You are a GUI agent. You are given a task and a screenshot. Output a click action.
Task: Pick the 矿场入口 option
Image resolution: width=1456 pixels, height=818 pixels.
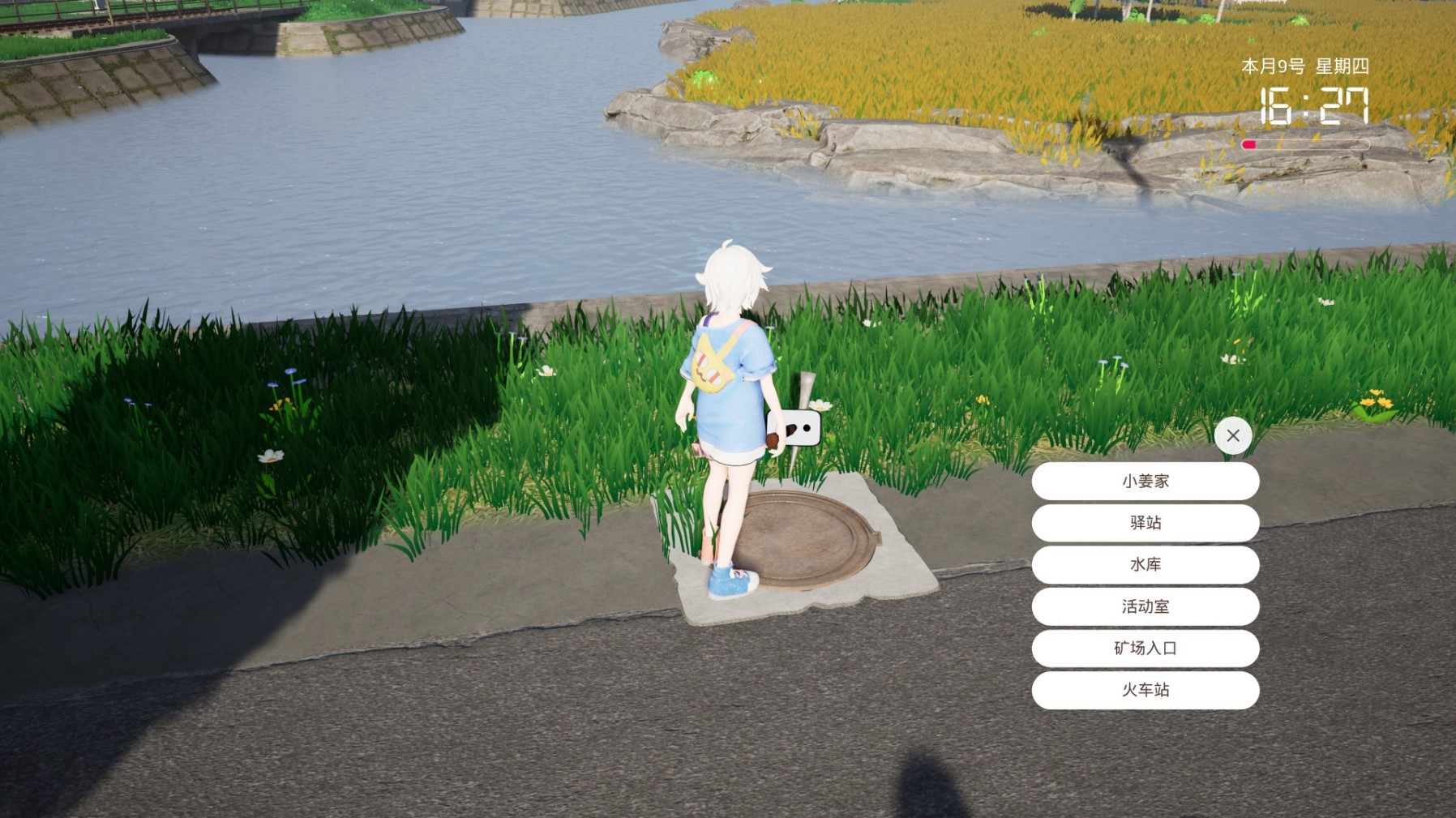1145,649
